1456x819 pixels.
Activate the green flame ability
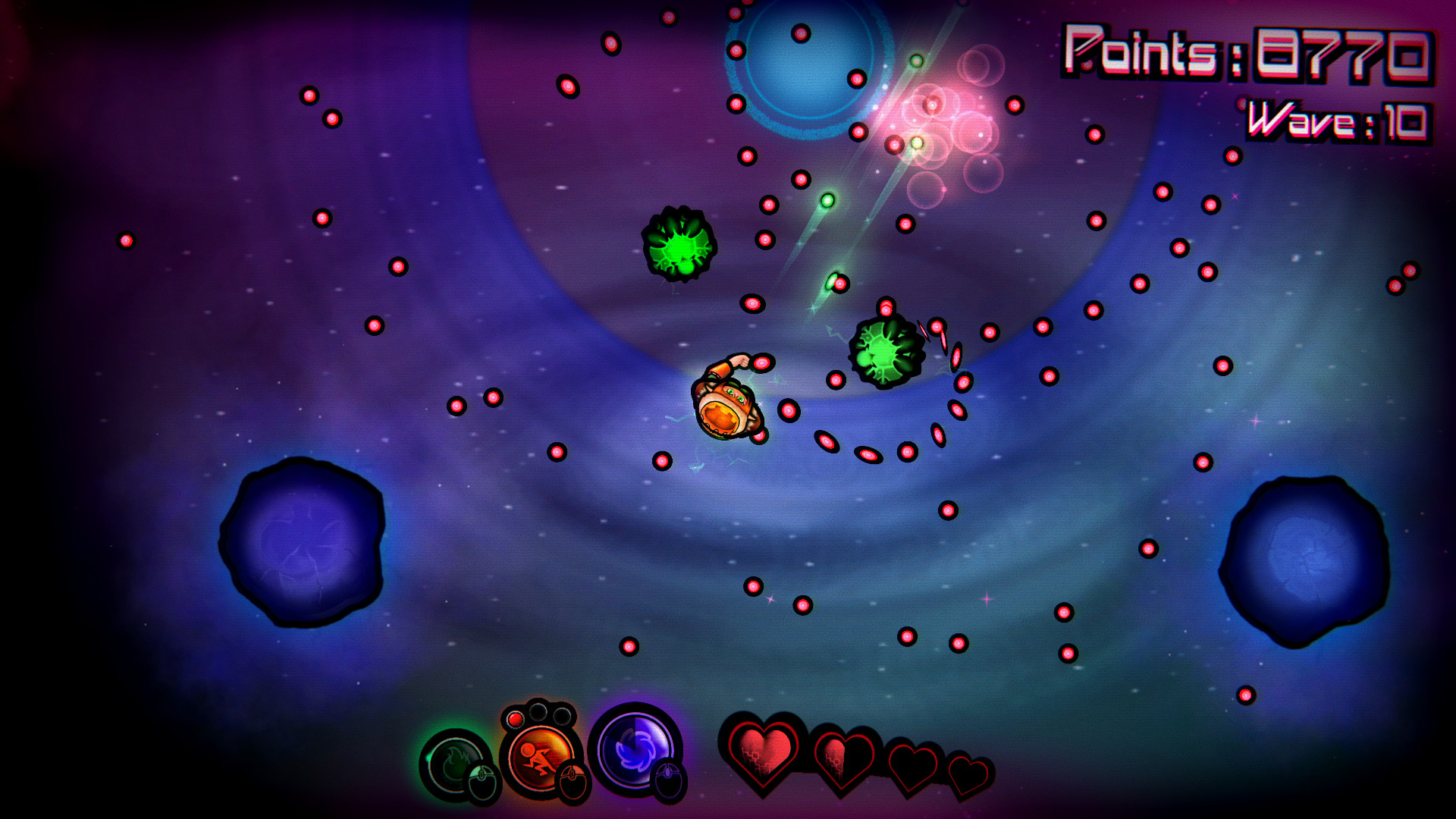tap(455, 764)
